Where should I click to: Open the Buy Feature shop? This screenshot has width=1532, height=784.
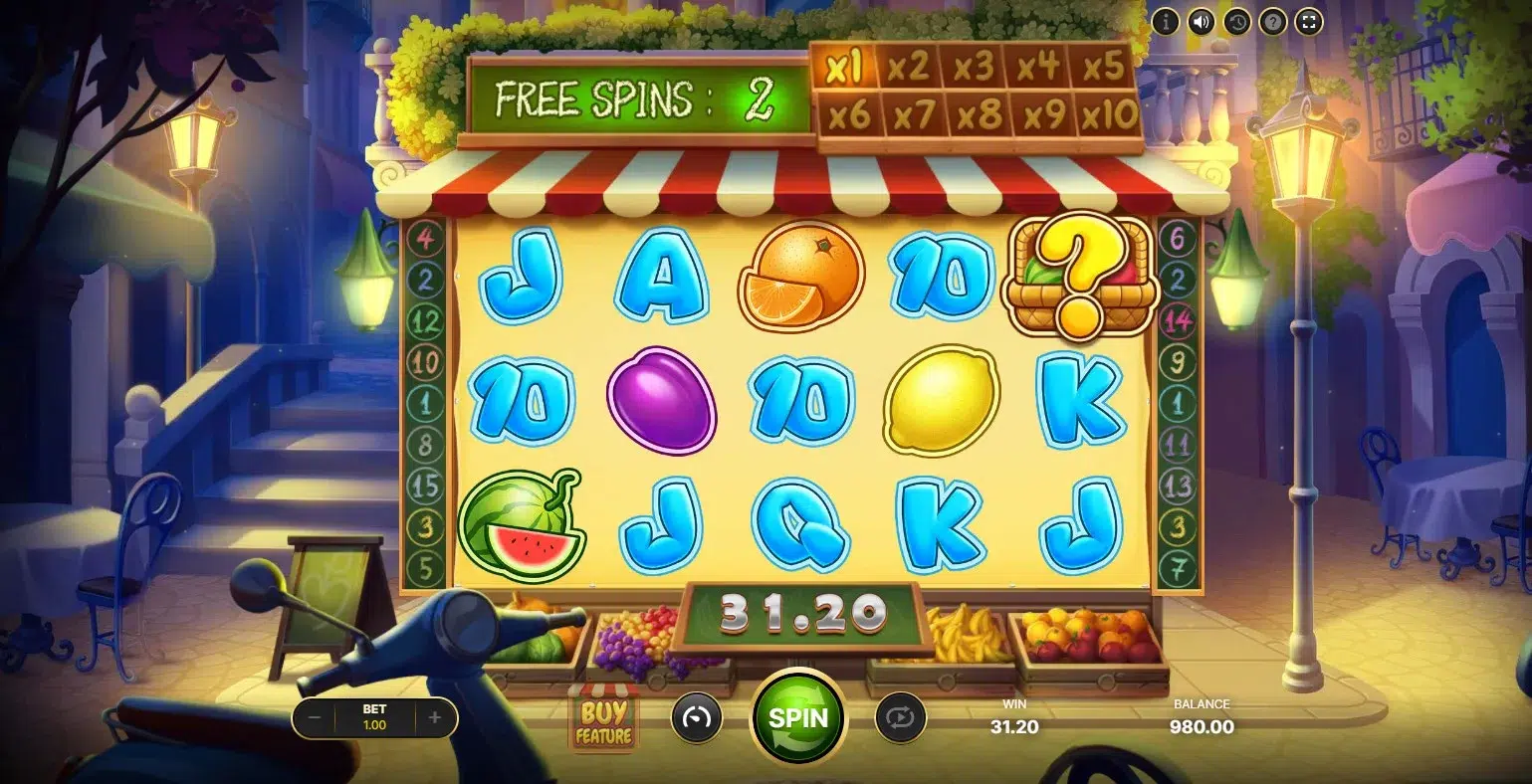(x=602, y=719)
